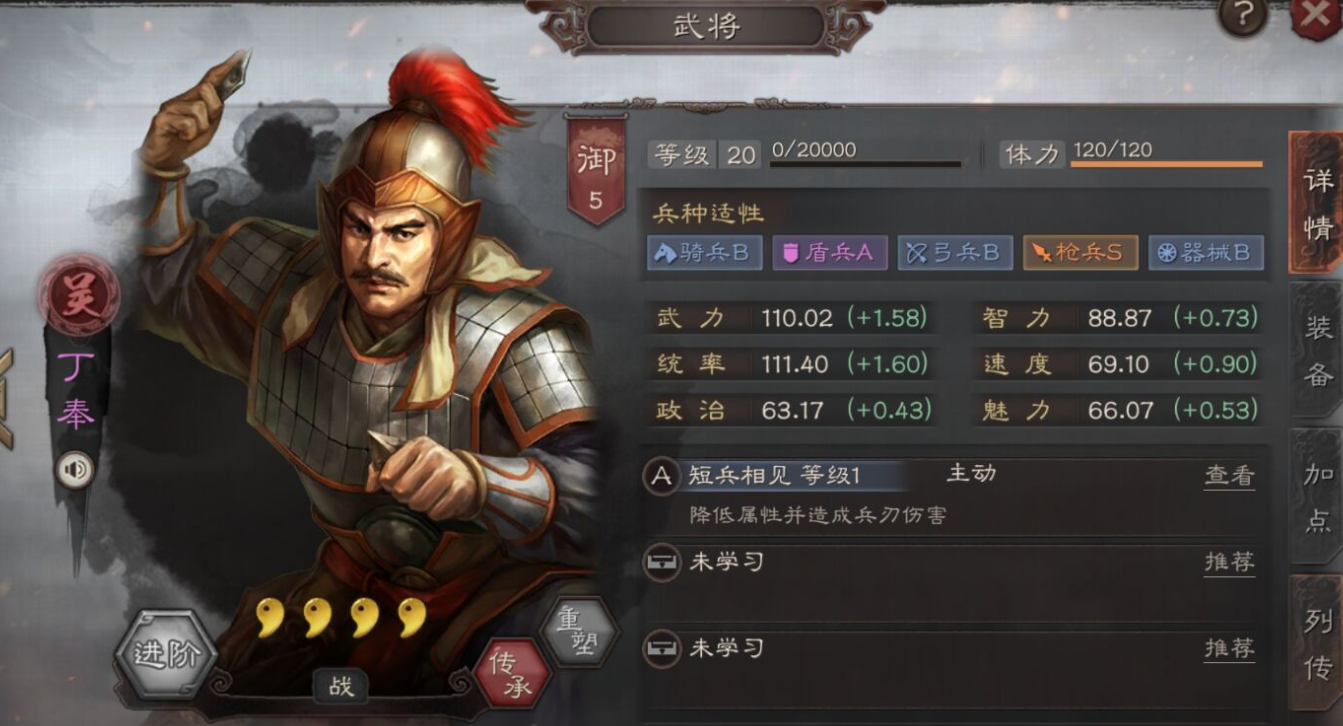Viewport: 1343px width, 726px height.
Task: Open the 枪兵S spearman adaptability icon
Action: (x=1080, y=253)
